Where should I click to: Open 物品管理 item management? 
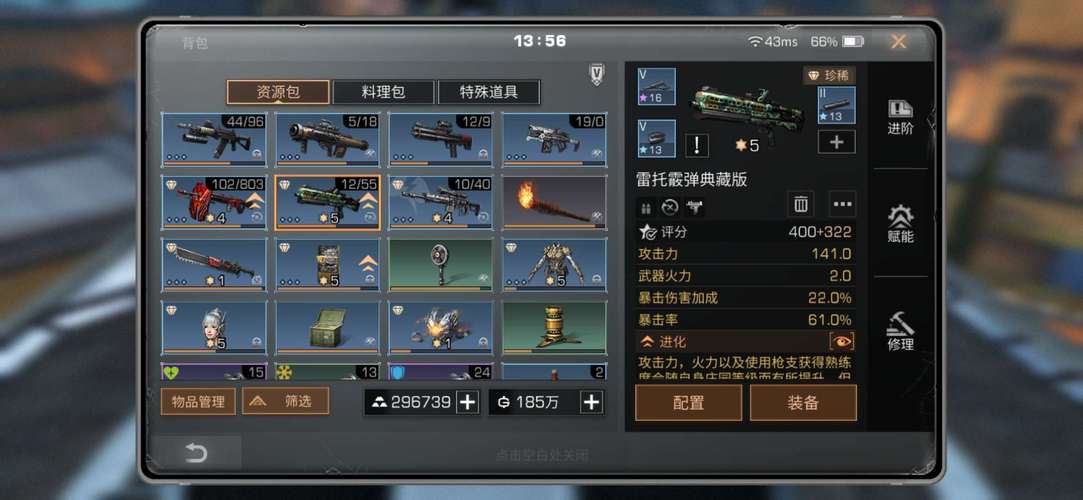pyautogui.click(x=198, y=402)
